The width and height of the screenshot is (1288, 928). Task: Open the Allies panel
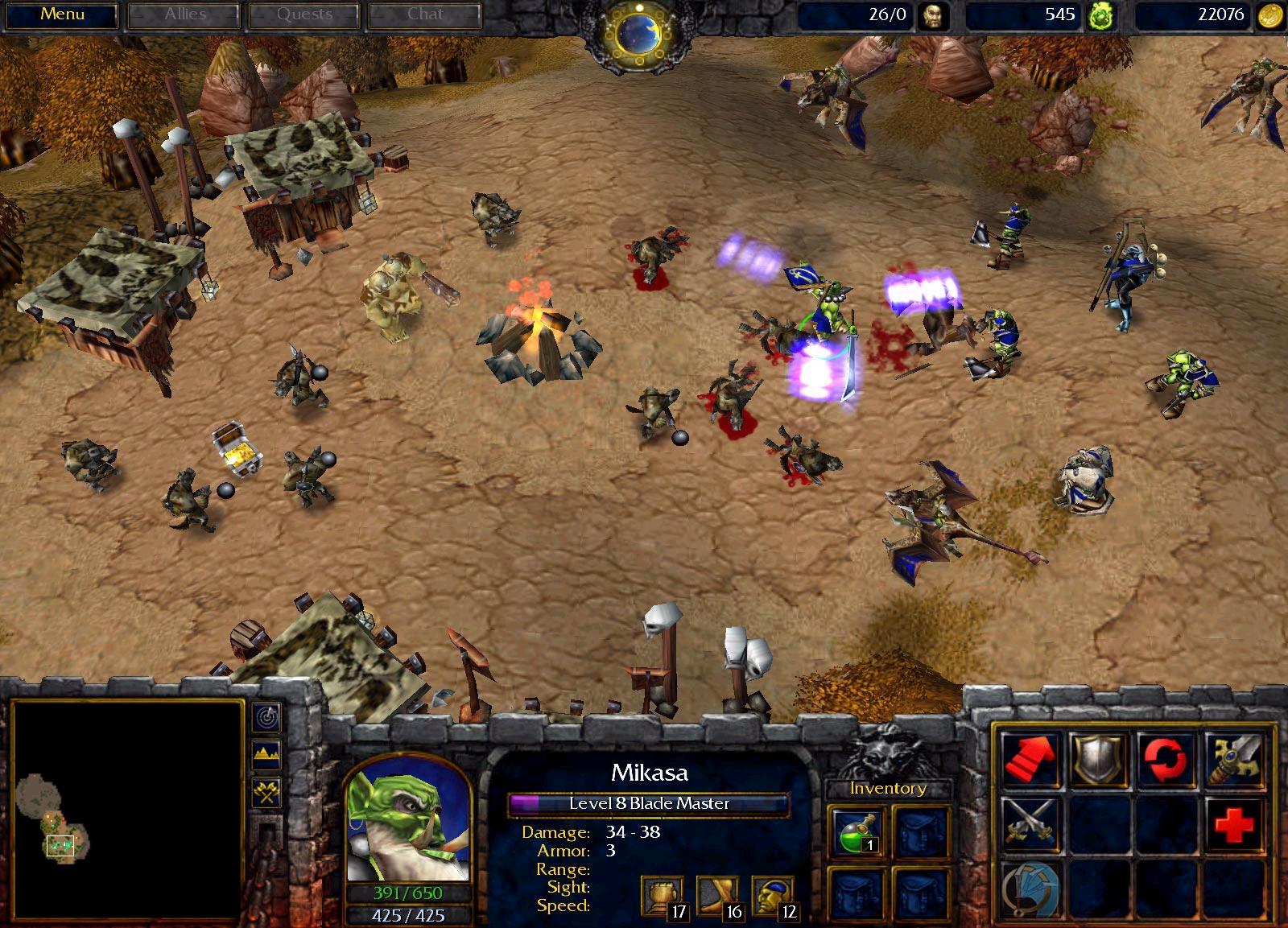pyautogui.click(x=185, y=14)
